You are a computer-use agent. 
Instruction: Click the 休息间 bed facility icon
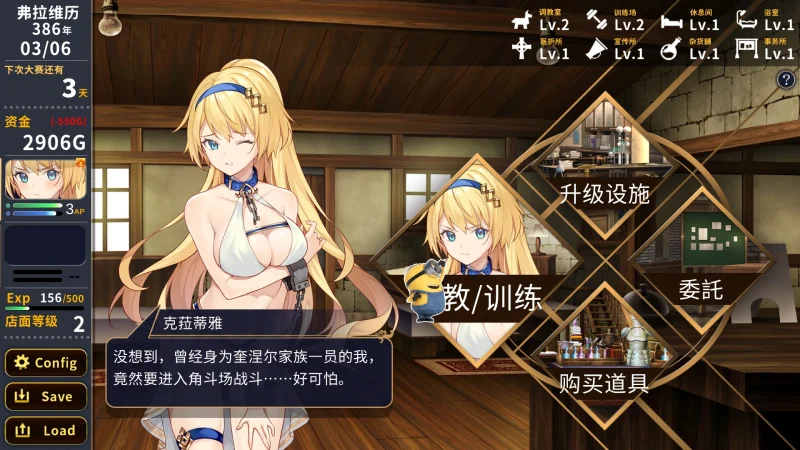click(672, 20)
